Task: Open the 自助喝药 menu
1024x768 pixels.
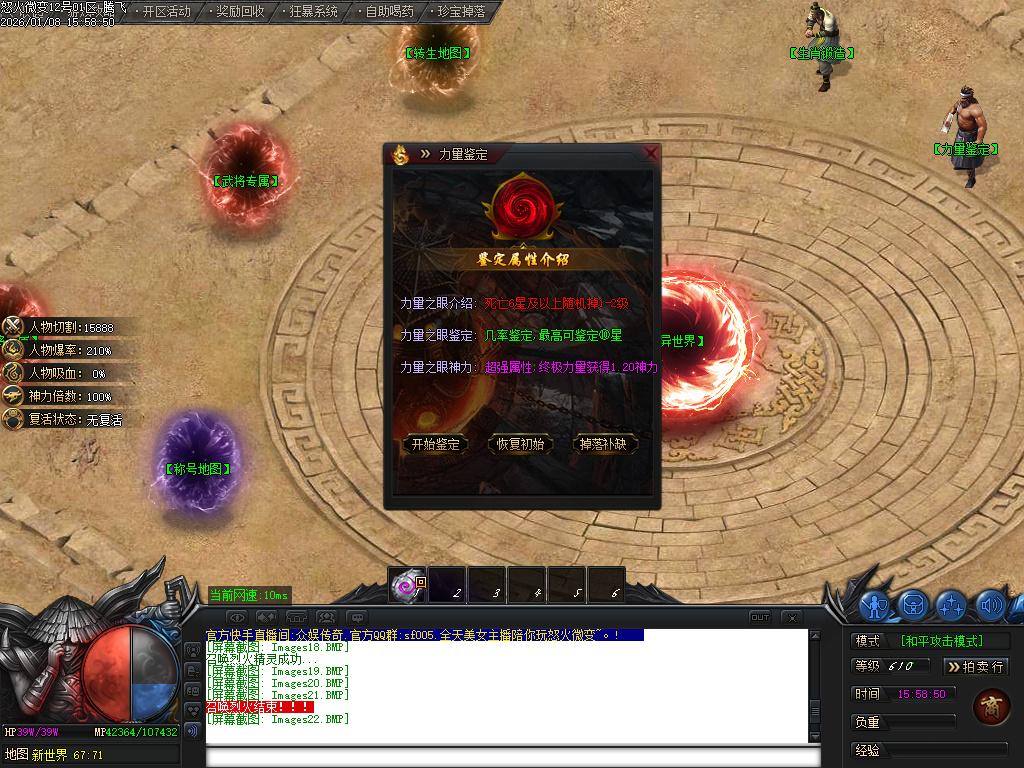Action: click(x=389, y=12)
